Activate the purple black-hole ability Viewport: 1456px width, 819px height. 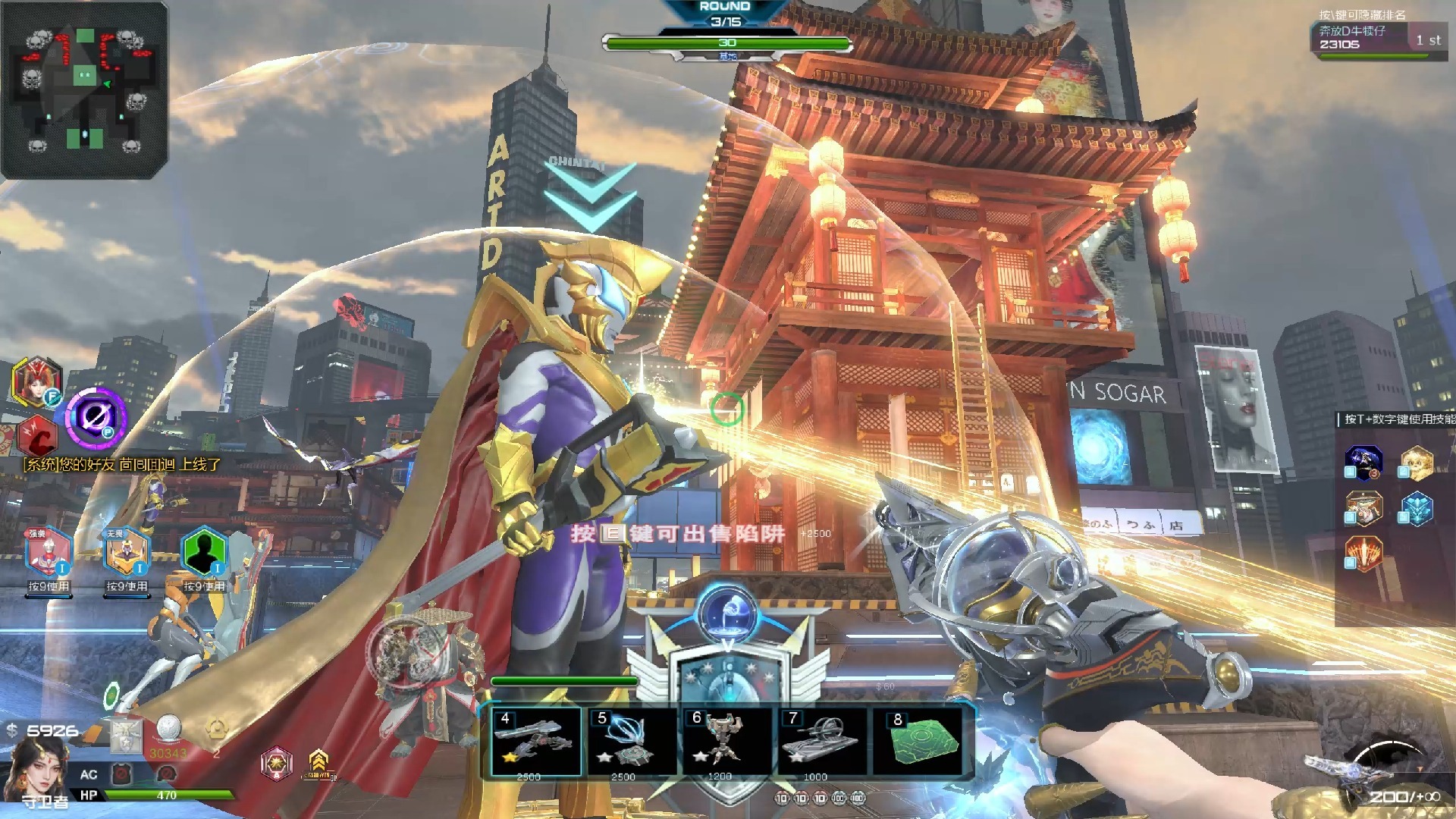pyautogui.click(x=96, y=416)
